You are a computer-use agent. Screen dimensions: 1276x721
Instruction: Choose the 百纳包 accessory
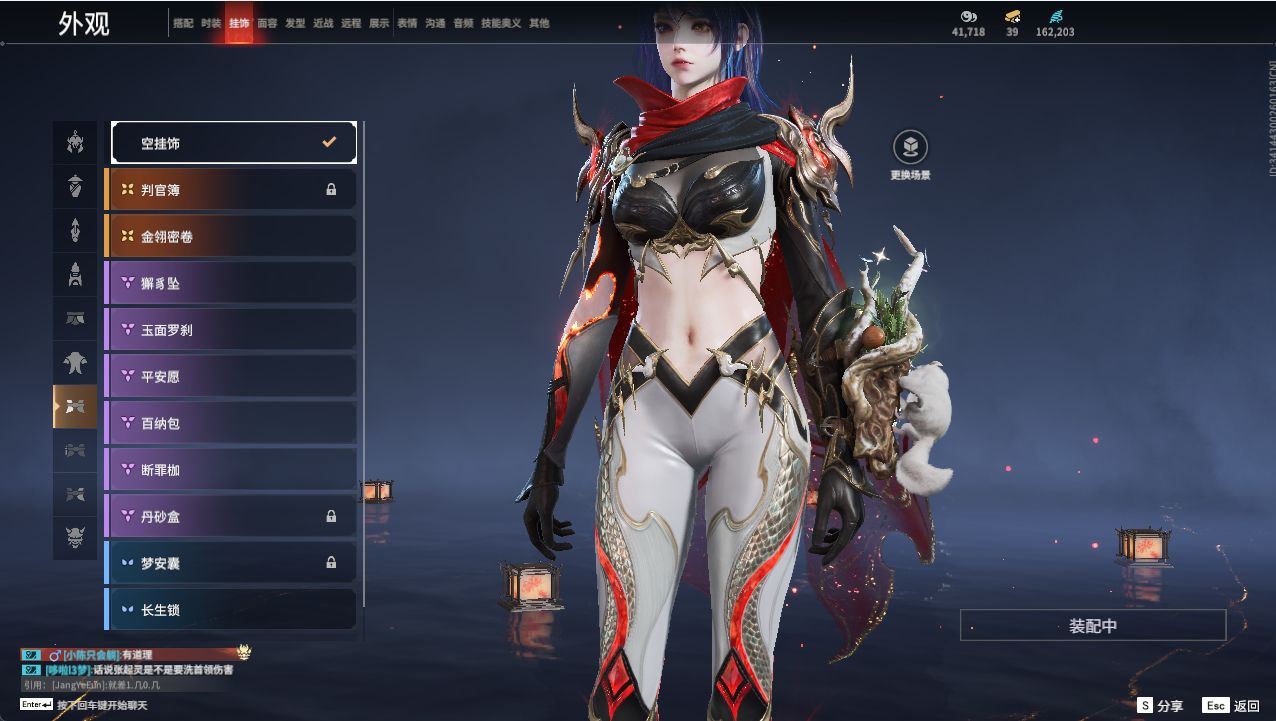[231, 423]
